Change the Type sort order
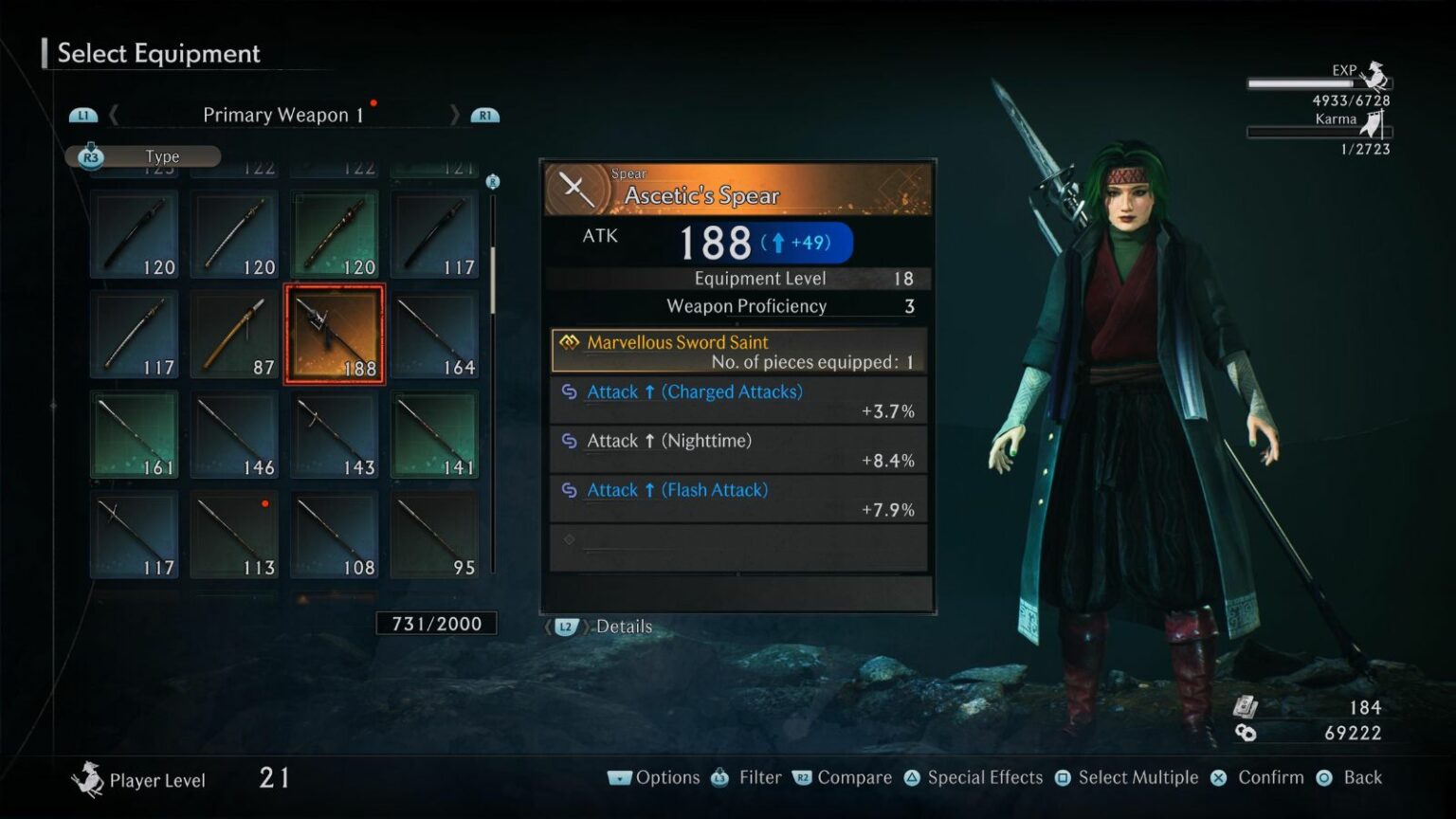 pos(143,156)
